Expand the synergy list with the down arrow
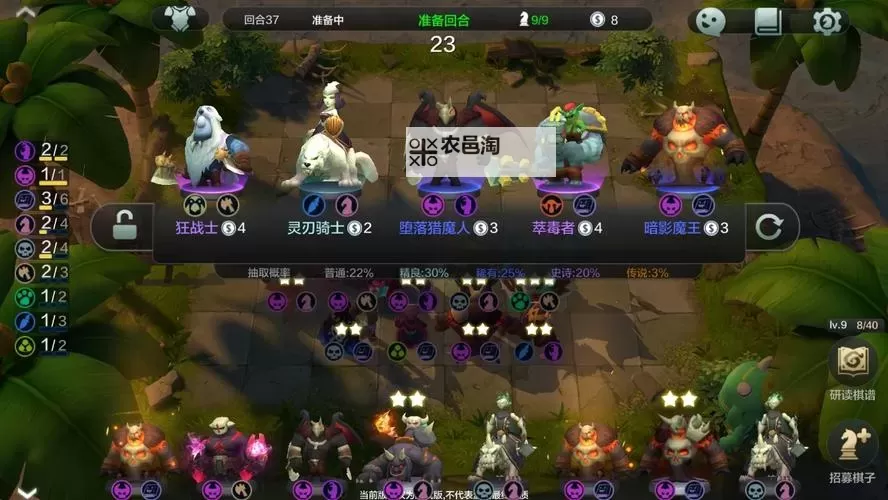888x500 pixels. 27,491
